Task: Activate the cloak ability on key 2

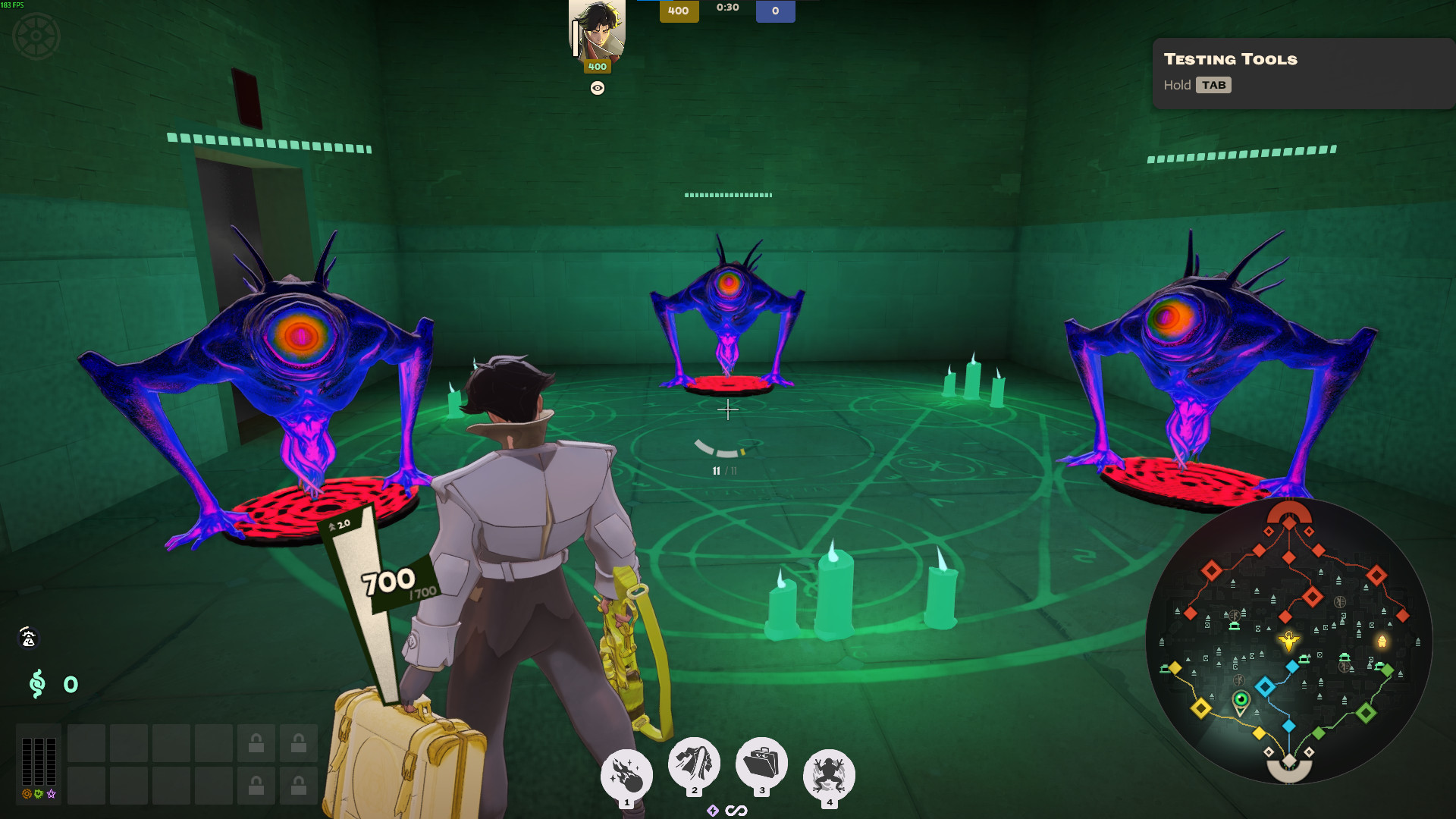Action: point(694,772)
